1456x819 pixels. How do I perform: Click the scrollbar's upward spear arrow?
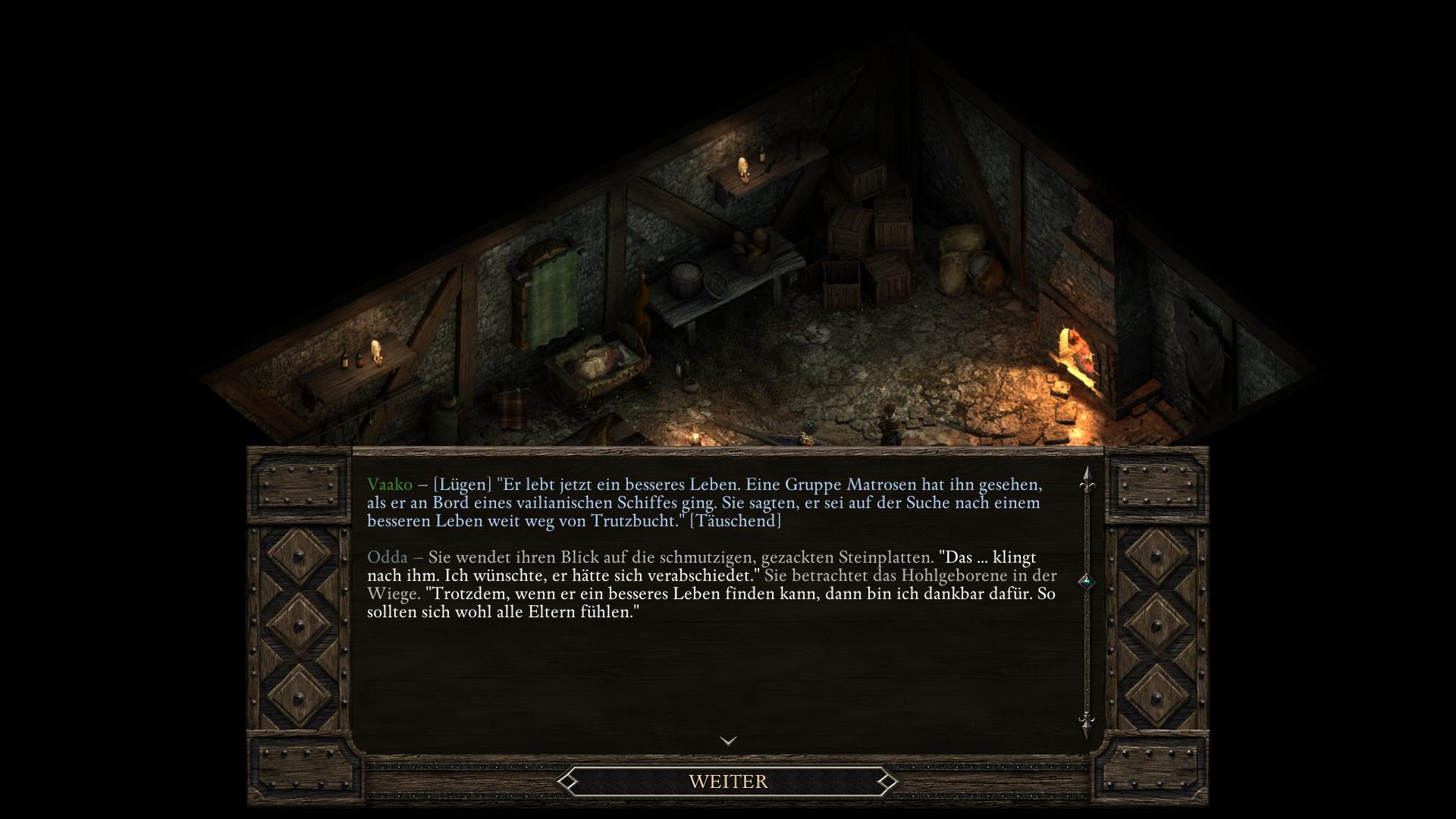(x=1087, y=480)
